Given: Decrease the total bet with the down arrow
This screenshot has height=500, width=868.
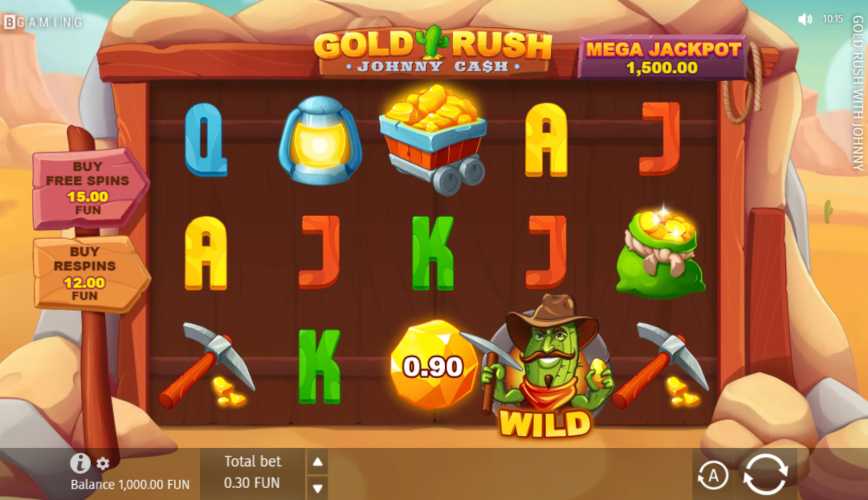Looking at the screenshot, I should pyautogui.click(x=317, y=484).
